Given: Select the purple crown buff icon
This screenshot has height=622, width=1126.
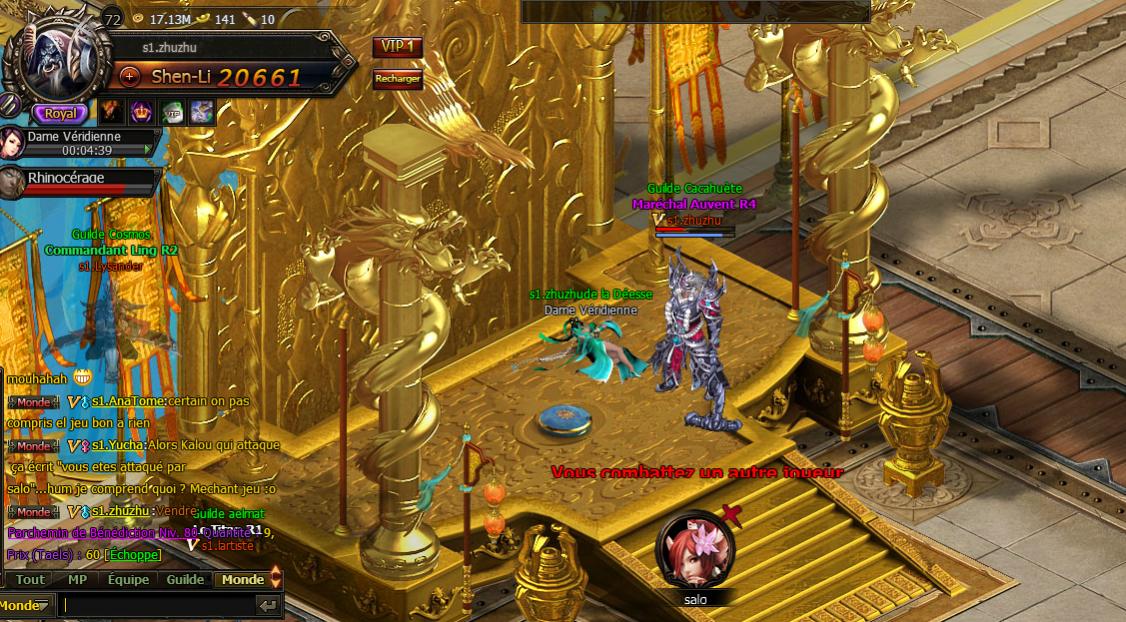Looking at the screenshot, I should (140, 113).
